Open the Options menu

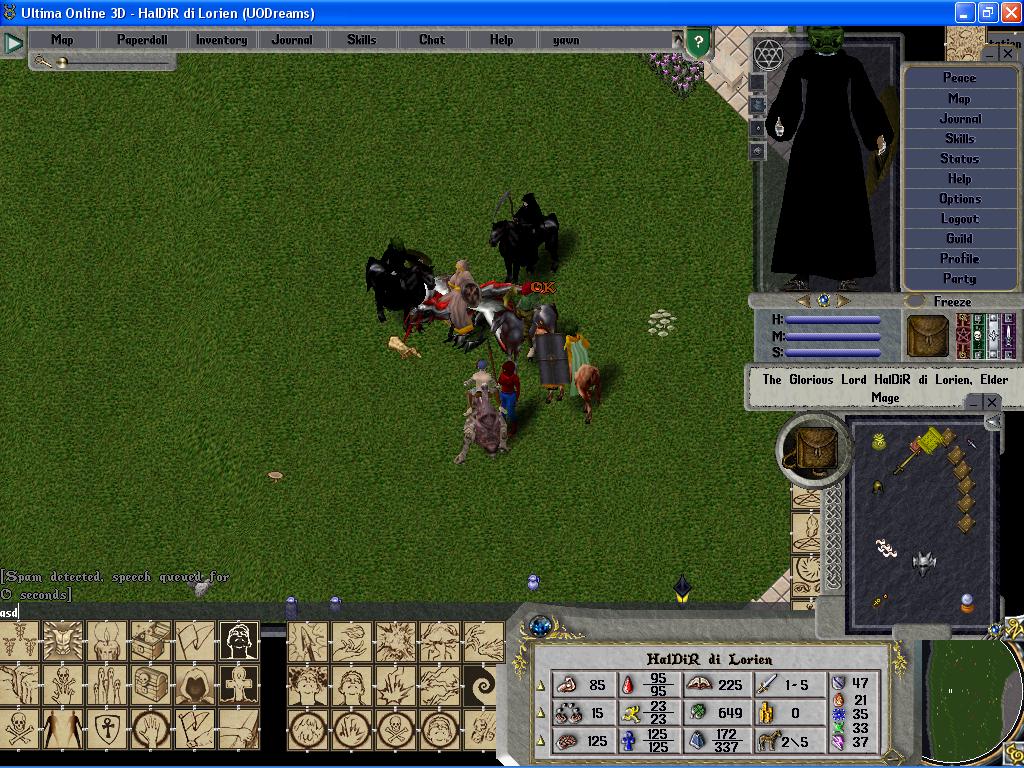[959, 199]
